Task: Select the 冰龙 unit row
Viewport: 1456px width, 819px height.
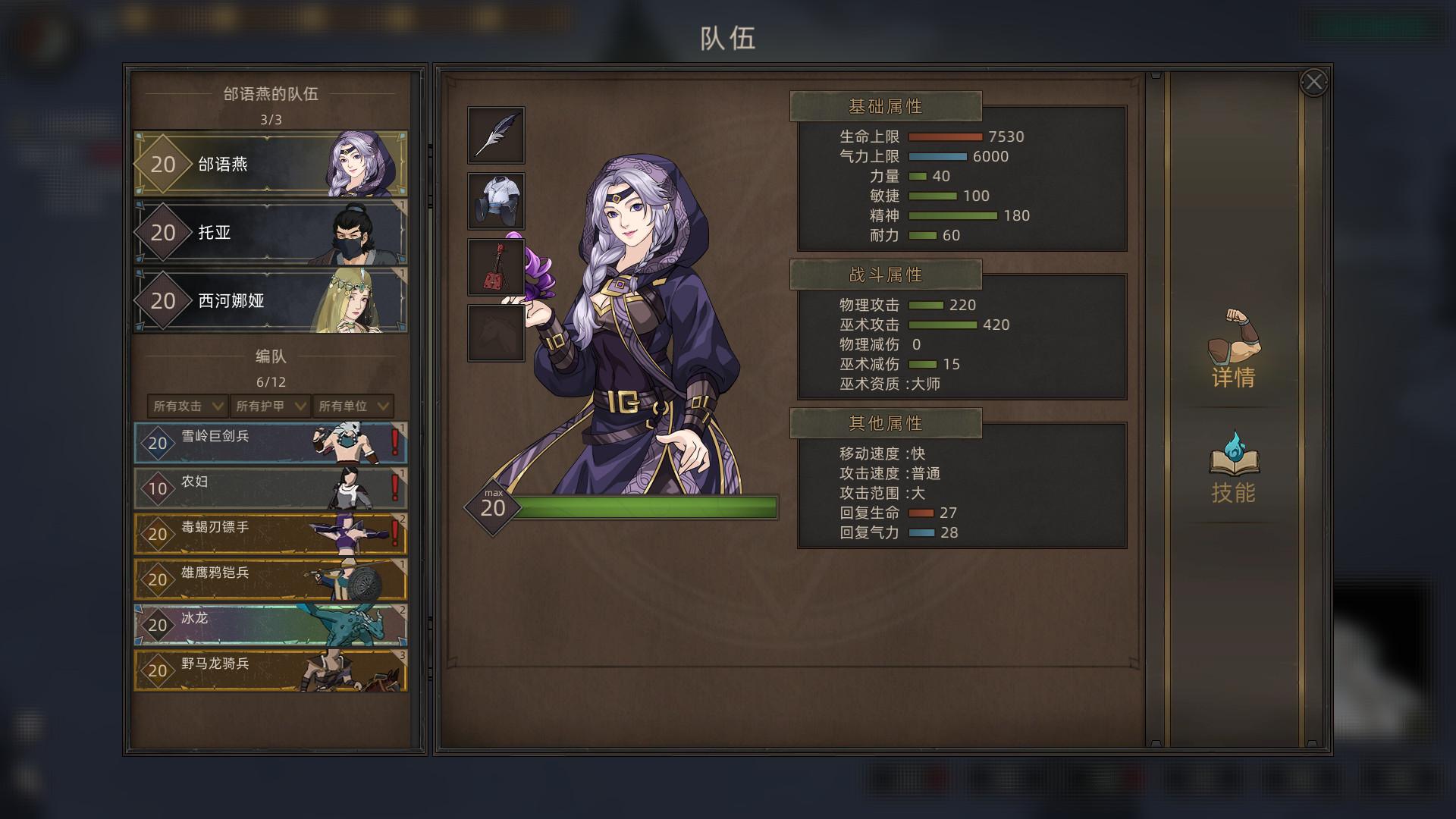Action: [270, 625]
